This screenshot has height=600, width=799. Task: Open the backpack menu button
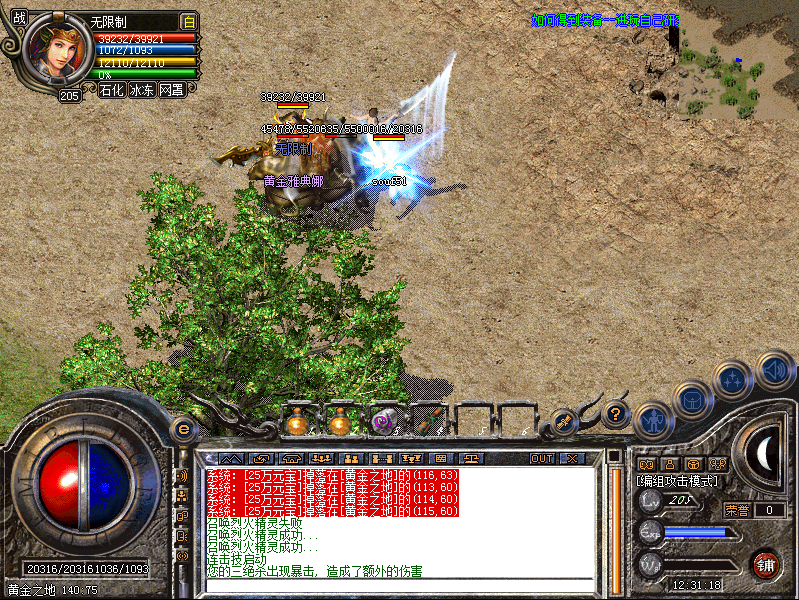pyautogui.click(x=691, y=399)
